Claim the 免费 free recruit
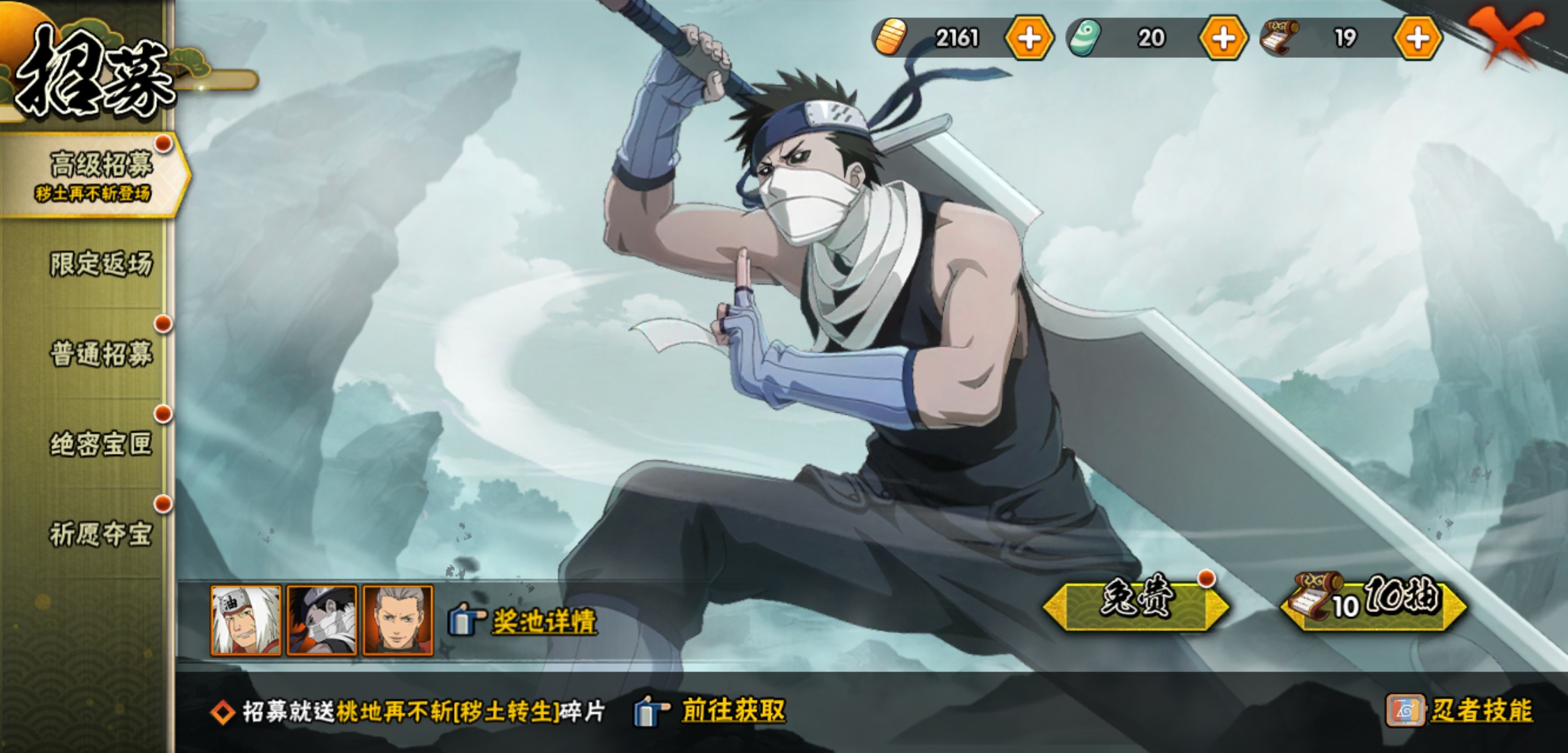This screenshot has height=753, width=1568. [x=1136, y=602]
